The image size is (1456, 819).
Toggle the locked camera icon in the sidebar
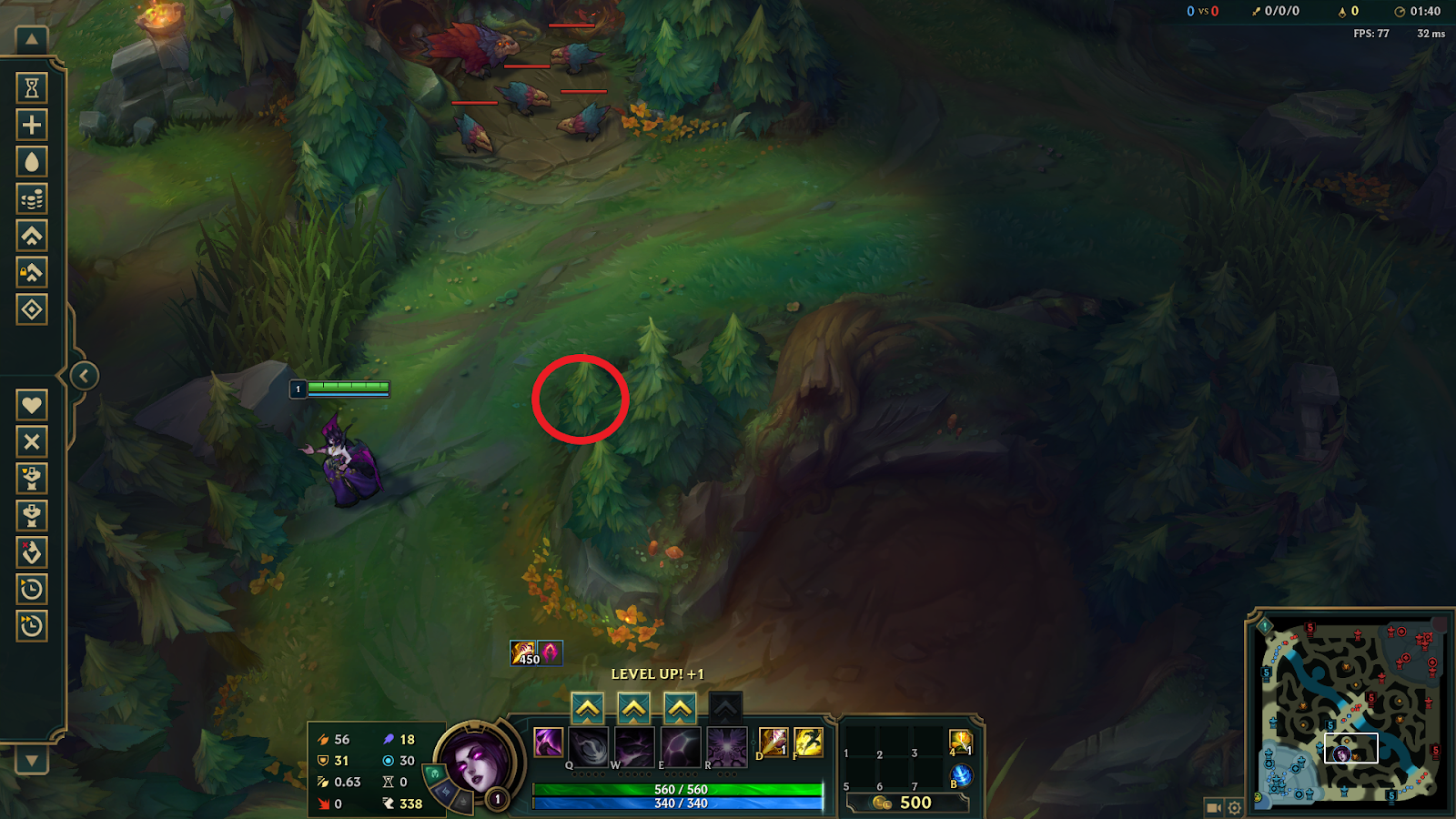(x=32, y=272)
